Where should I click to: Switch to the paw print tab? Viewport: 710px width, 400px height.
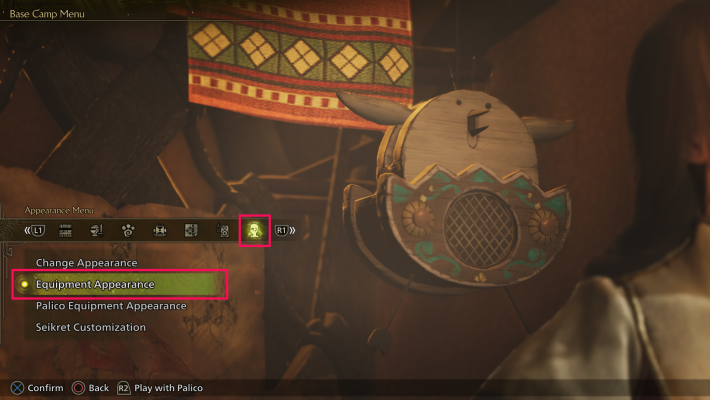pos(128,231)
